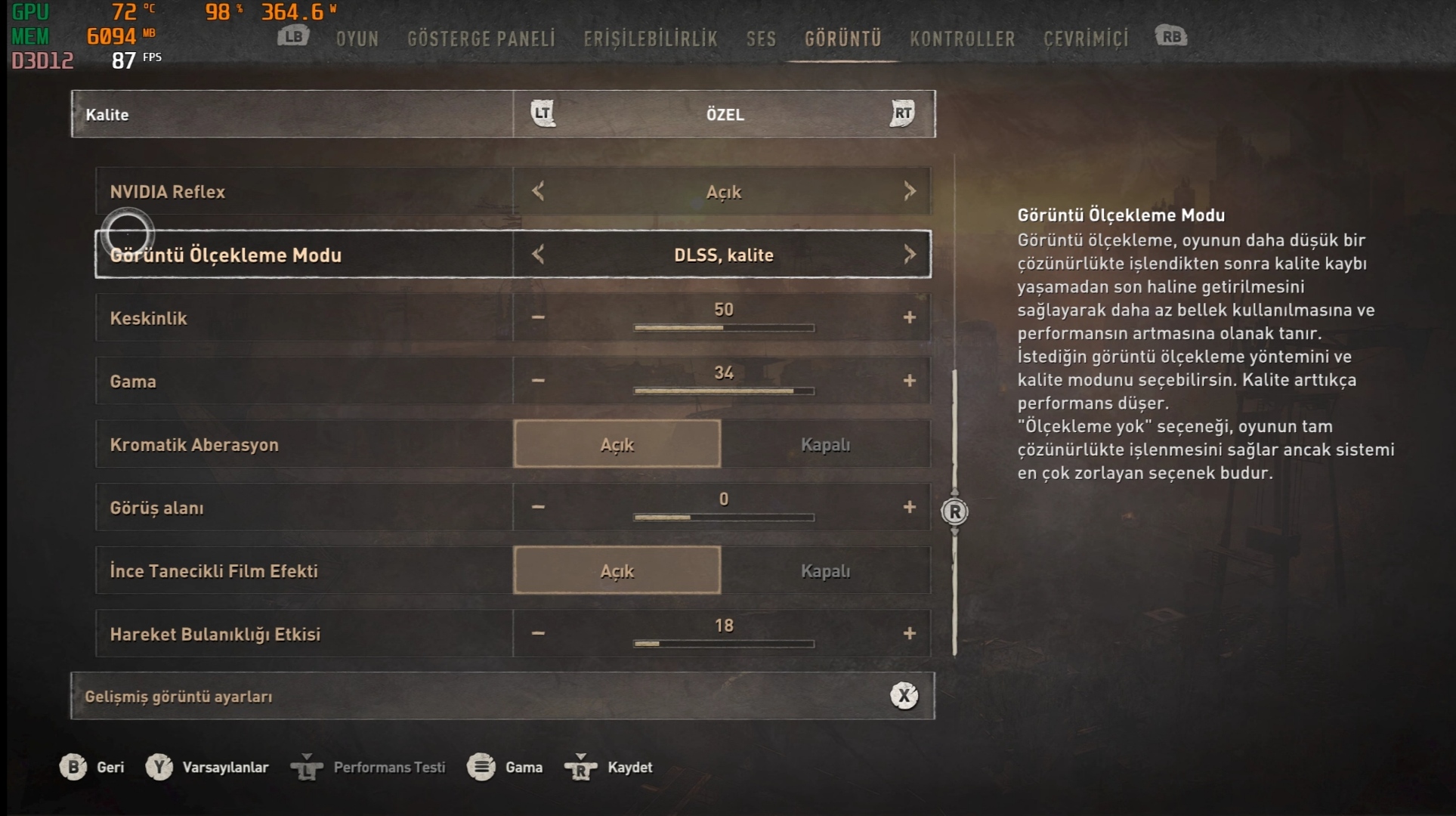Change NVIDIA Reflex with the right arrow
Image resolution: width=1456 pixels, height=816 pixels.
(909, 191)
